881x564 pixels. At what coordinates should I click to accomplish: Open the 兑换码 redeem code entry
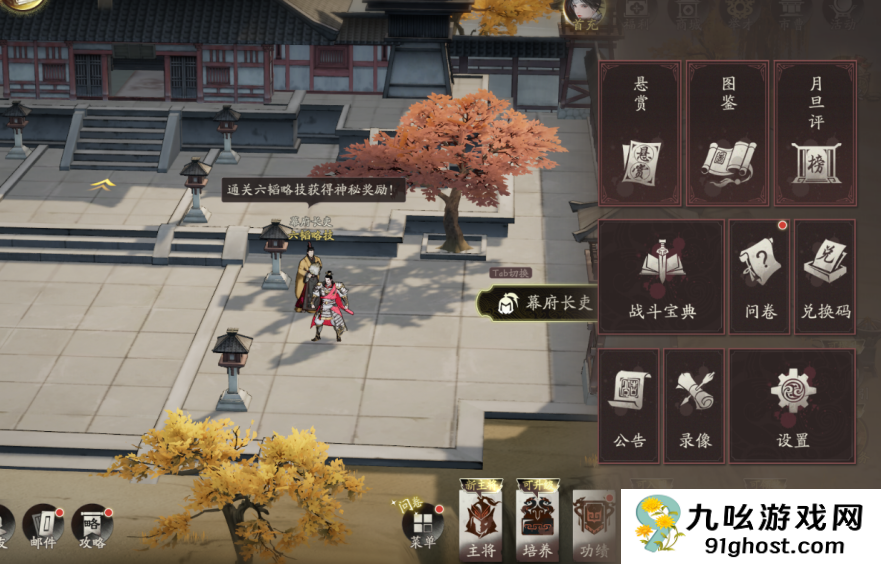(825, 277)
